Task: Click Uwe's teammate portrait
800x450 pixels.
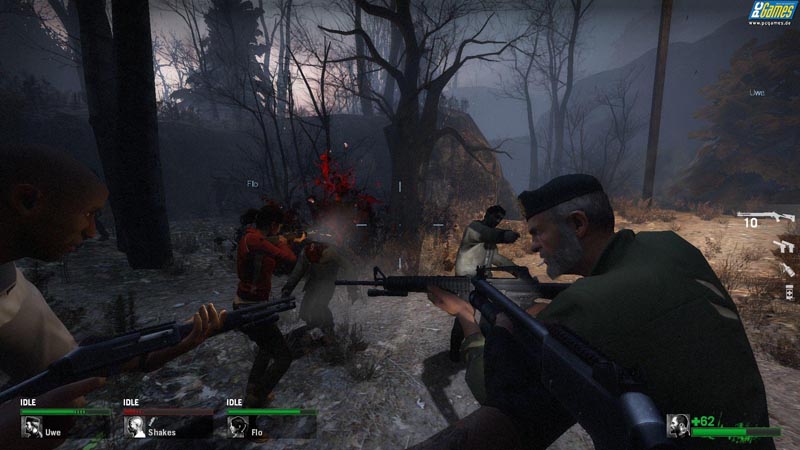Action: [x=31, y=427]
